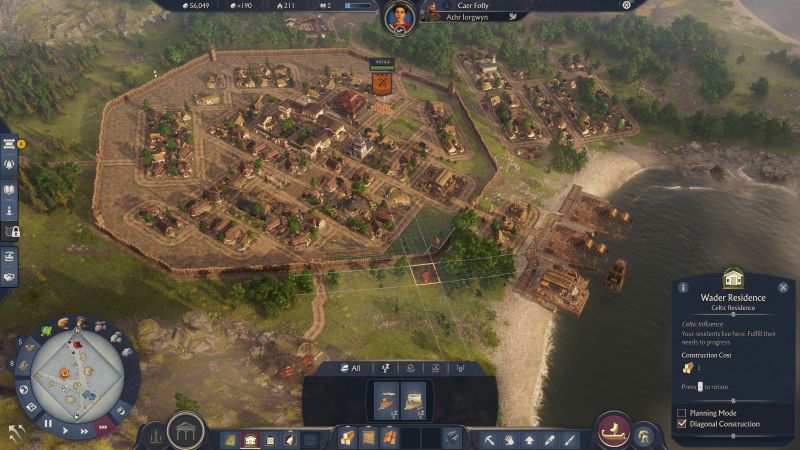800x450 pixels.
Task: Enable the Planning Mode checkbox
Action: click(x=682, y=412)
